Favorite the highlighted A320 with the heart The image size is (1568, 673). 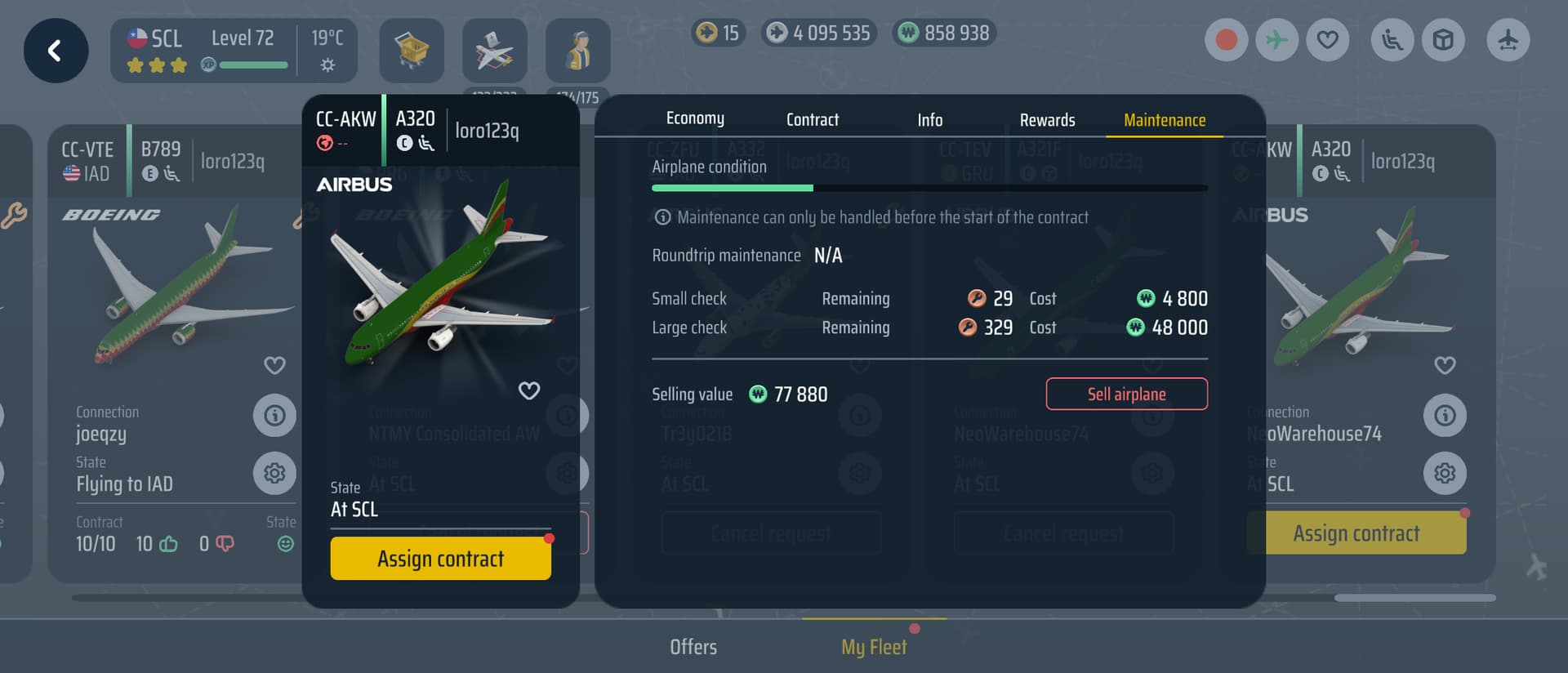pyautogui.click(x=529, y=390)
